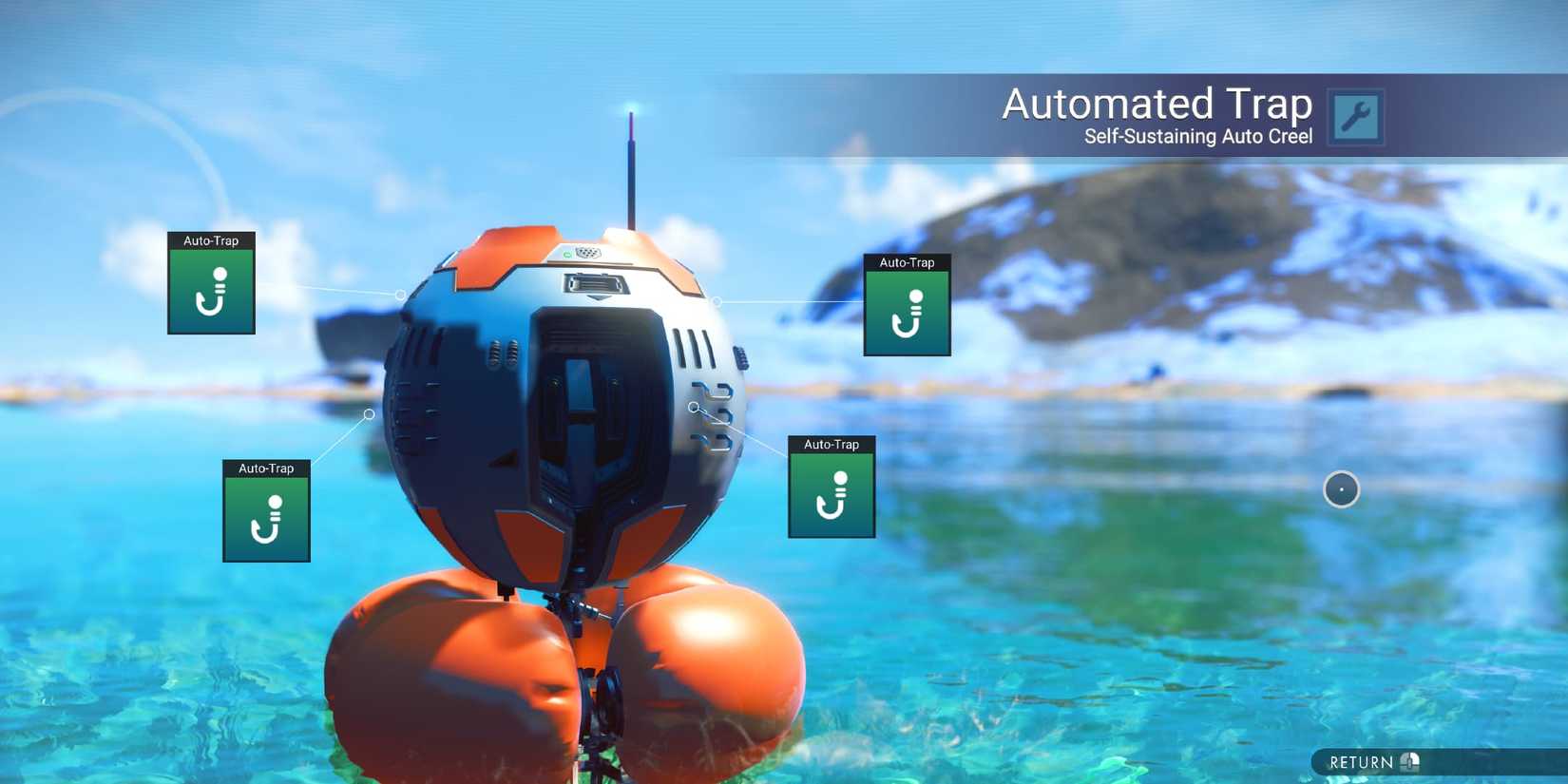Click the honeycomb vent panel atop the trap
This screenshot has height=784, width=1568.
click(589, 252)
